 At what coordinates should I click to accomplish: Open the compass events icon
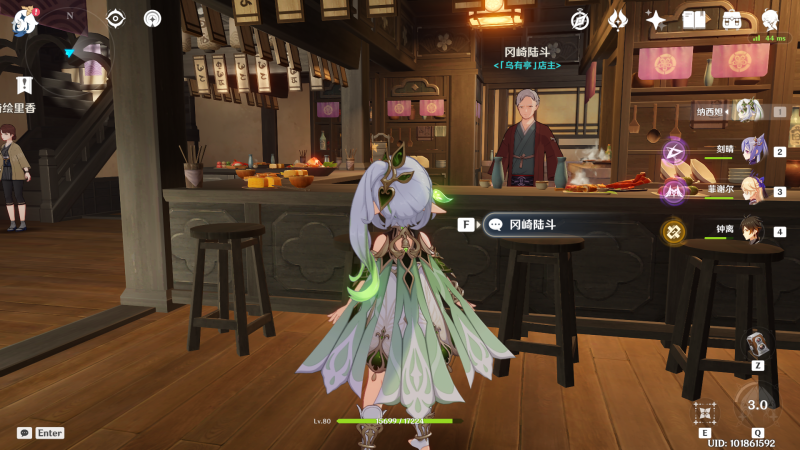point(580,20)
